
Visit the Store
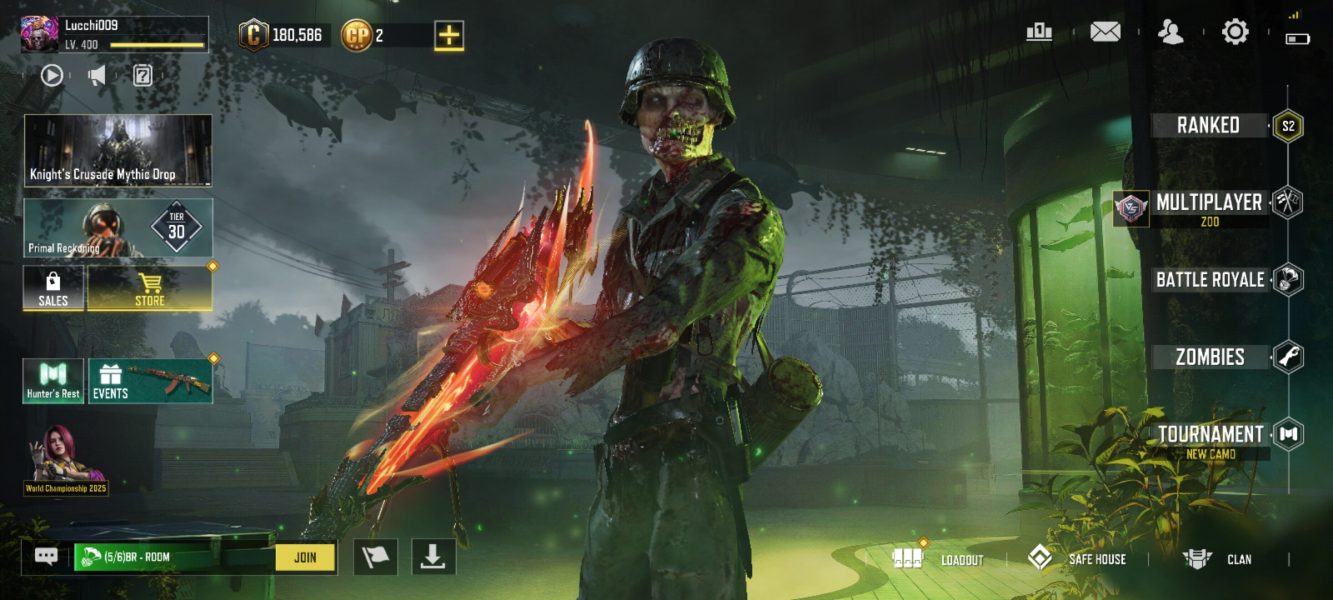pyautogui.click(x=150, y=288)
